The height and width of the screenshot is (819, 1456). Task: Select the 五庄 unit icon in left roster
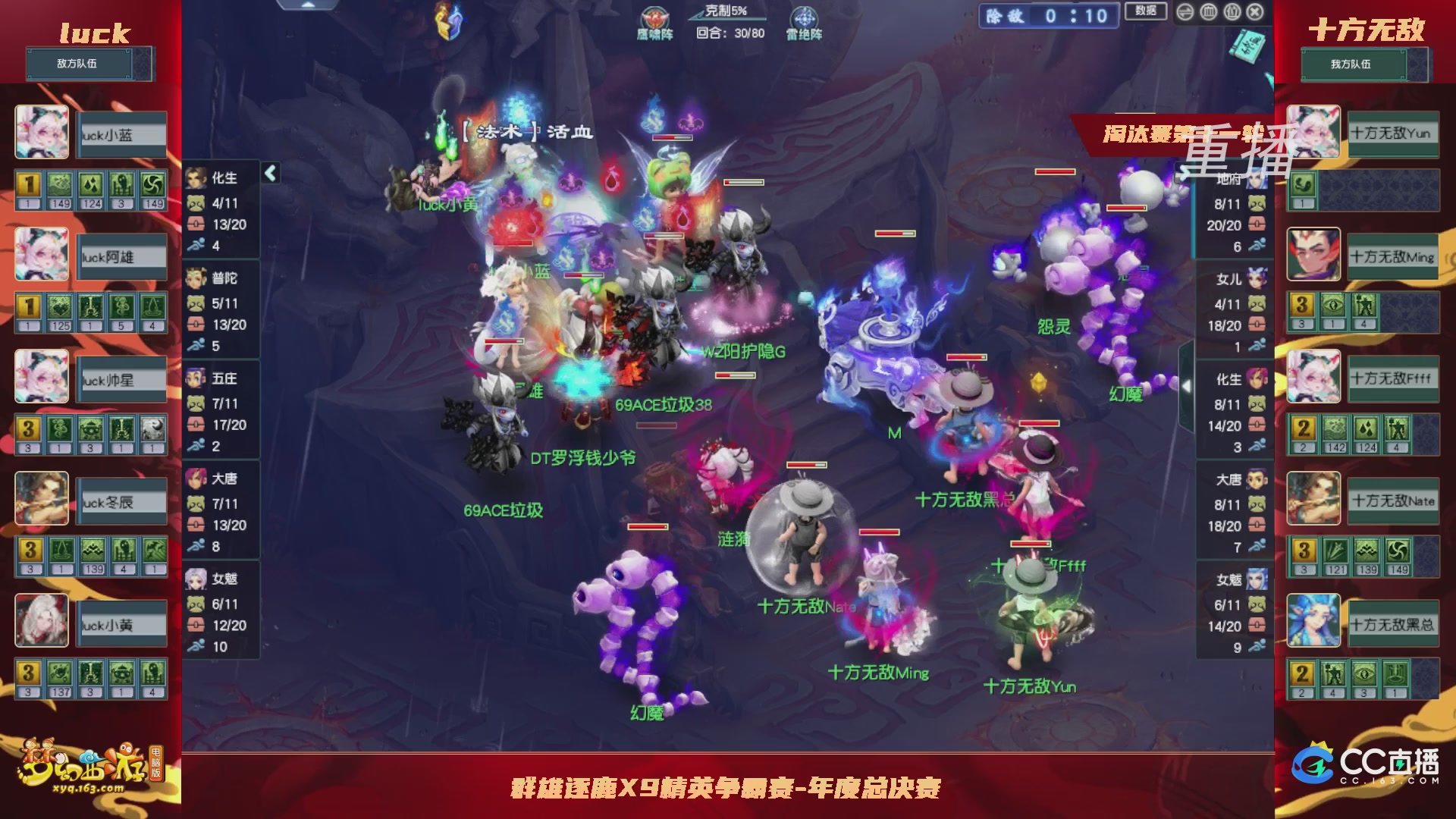(196, 378)
